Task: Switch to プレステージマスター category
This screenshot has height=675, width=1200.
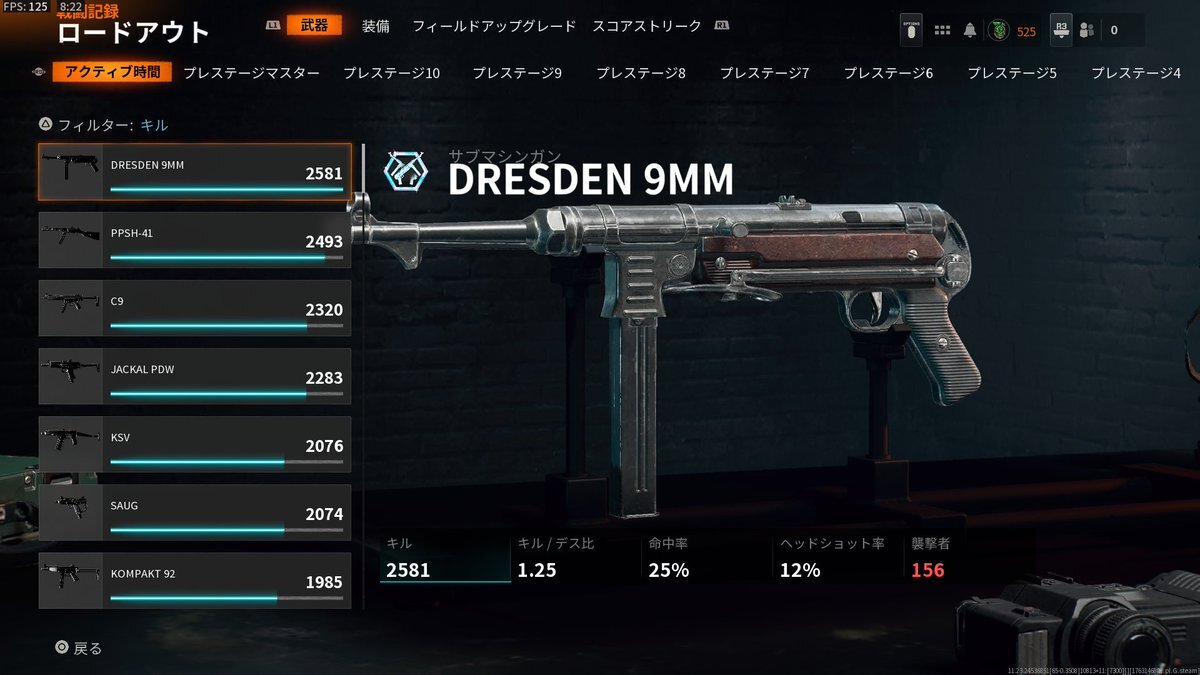Action: 252,73
